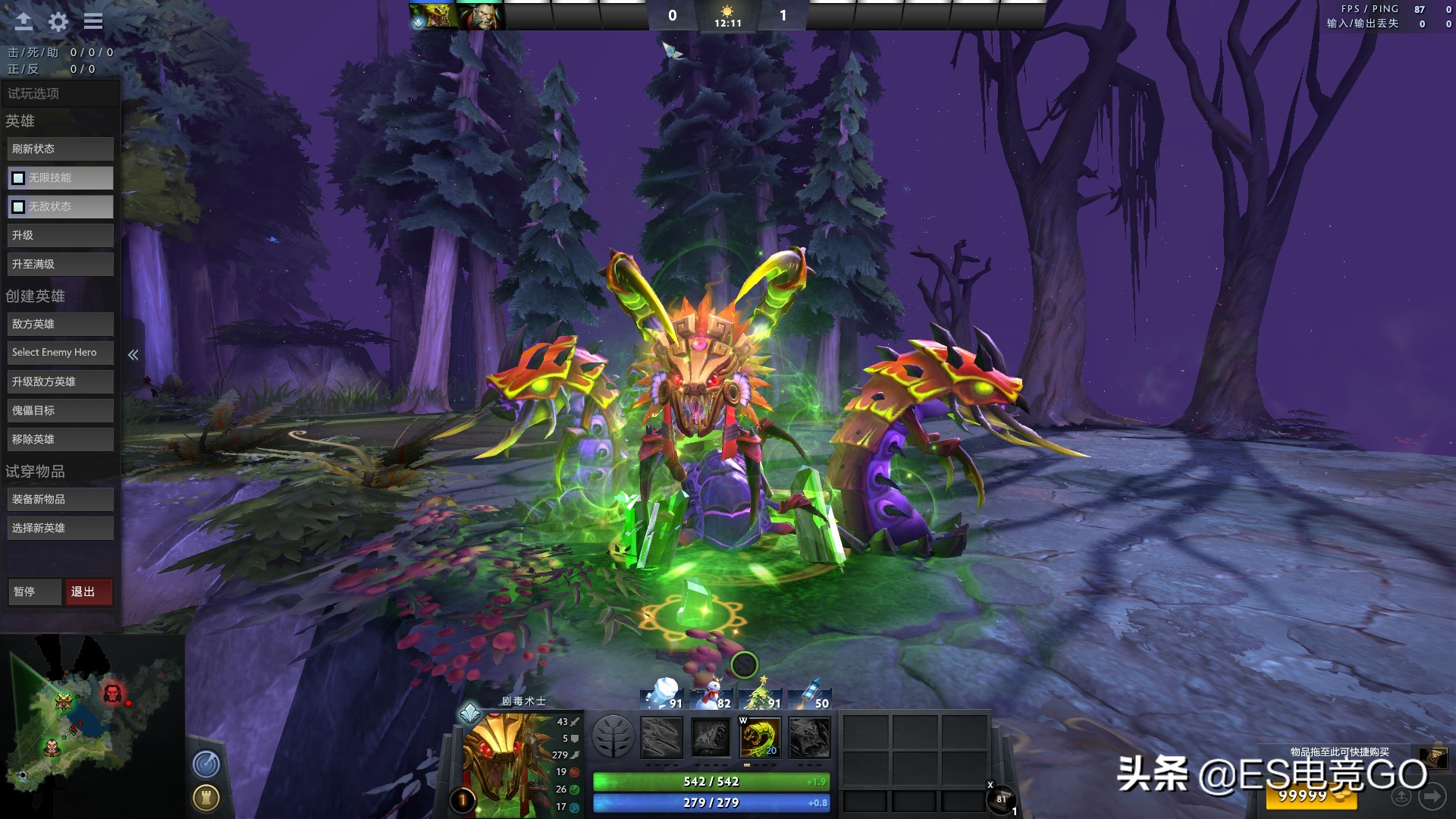Enable the 无敌状态 checkbox
The width and height of the screenshot is (1456, 819).
[17, 206]
